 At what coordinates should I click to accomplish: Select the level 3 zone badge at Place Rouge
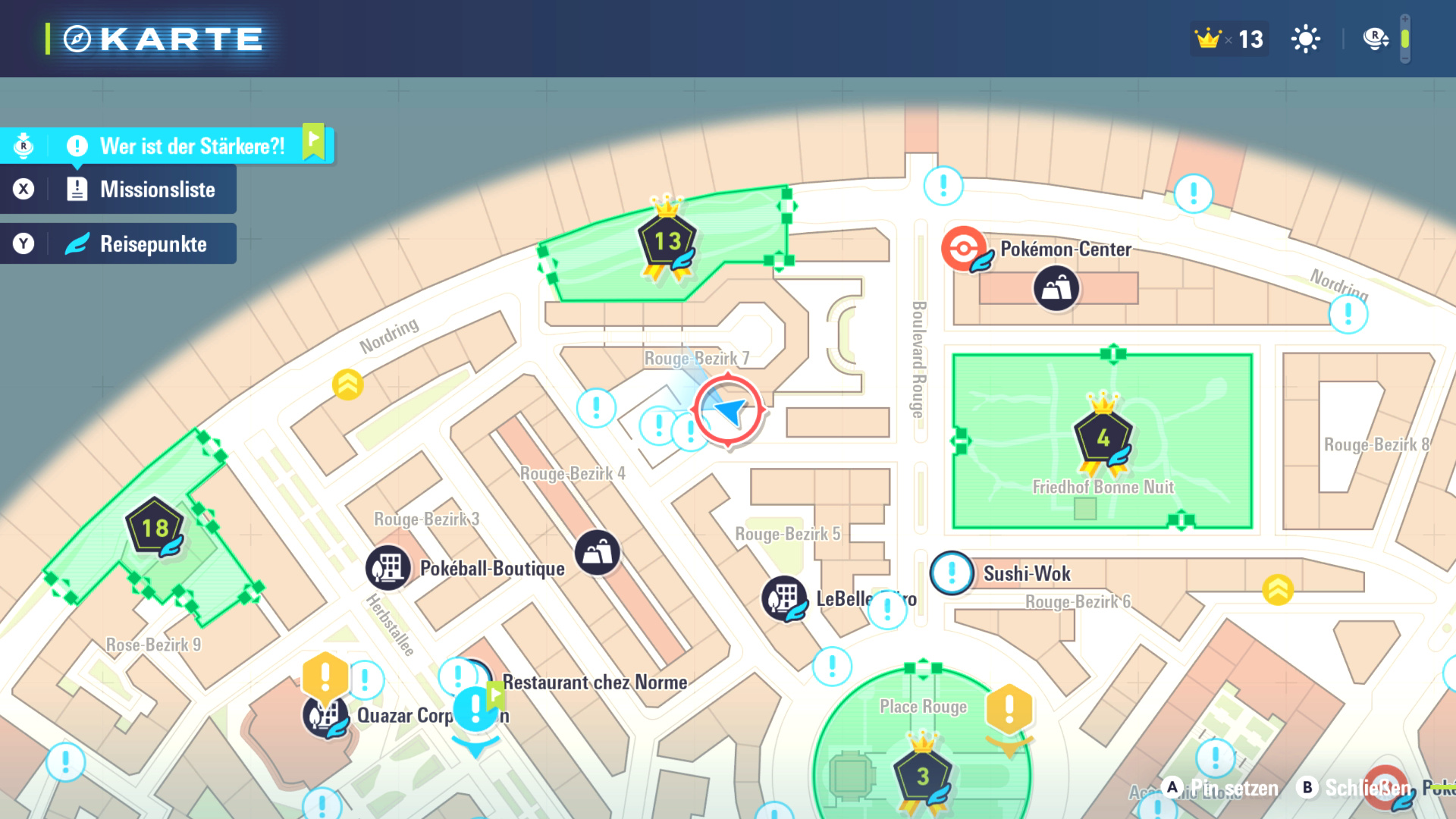point(923,777)
